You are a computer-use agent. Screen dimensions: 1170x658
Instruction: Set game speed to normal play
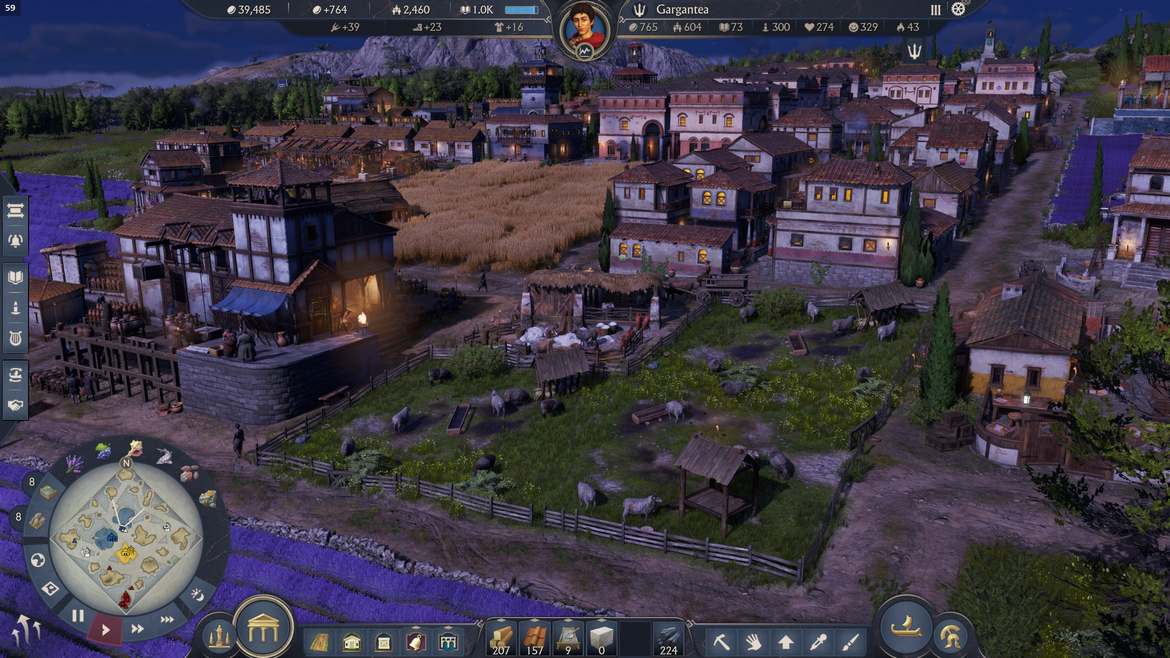click(x=106, y=629)
